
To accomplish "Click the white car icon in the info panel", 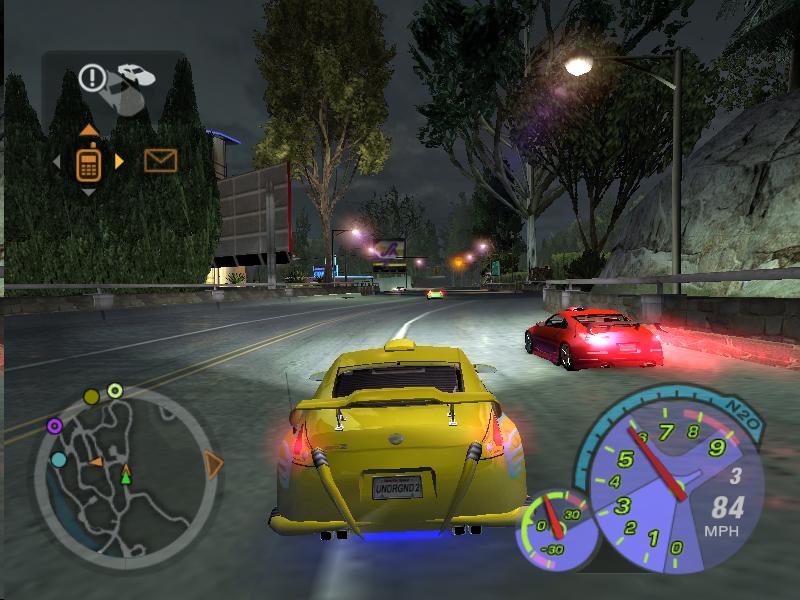I will [136, 75].
